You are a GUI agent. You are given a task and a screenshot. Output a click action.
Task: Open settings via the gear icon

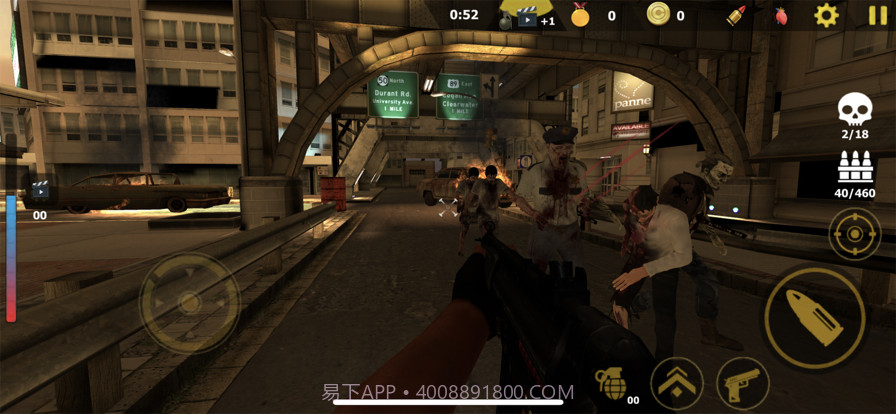826,15
